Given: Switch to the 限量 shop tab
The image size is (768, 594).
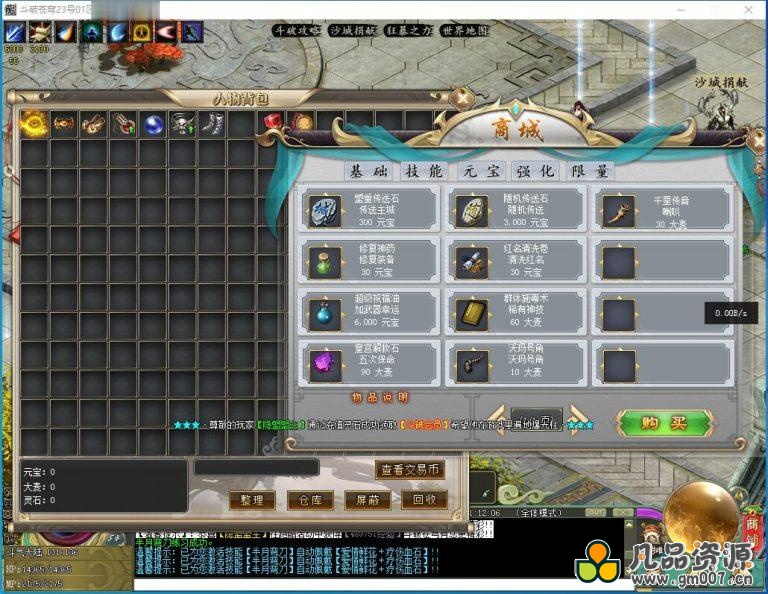Looking at the screenshot, I should pos(589,171).
